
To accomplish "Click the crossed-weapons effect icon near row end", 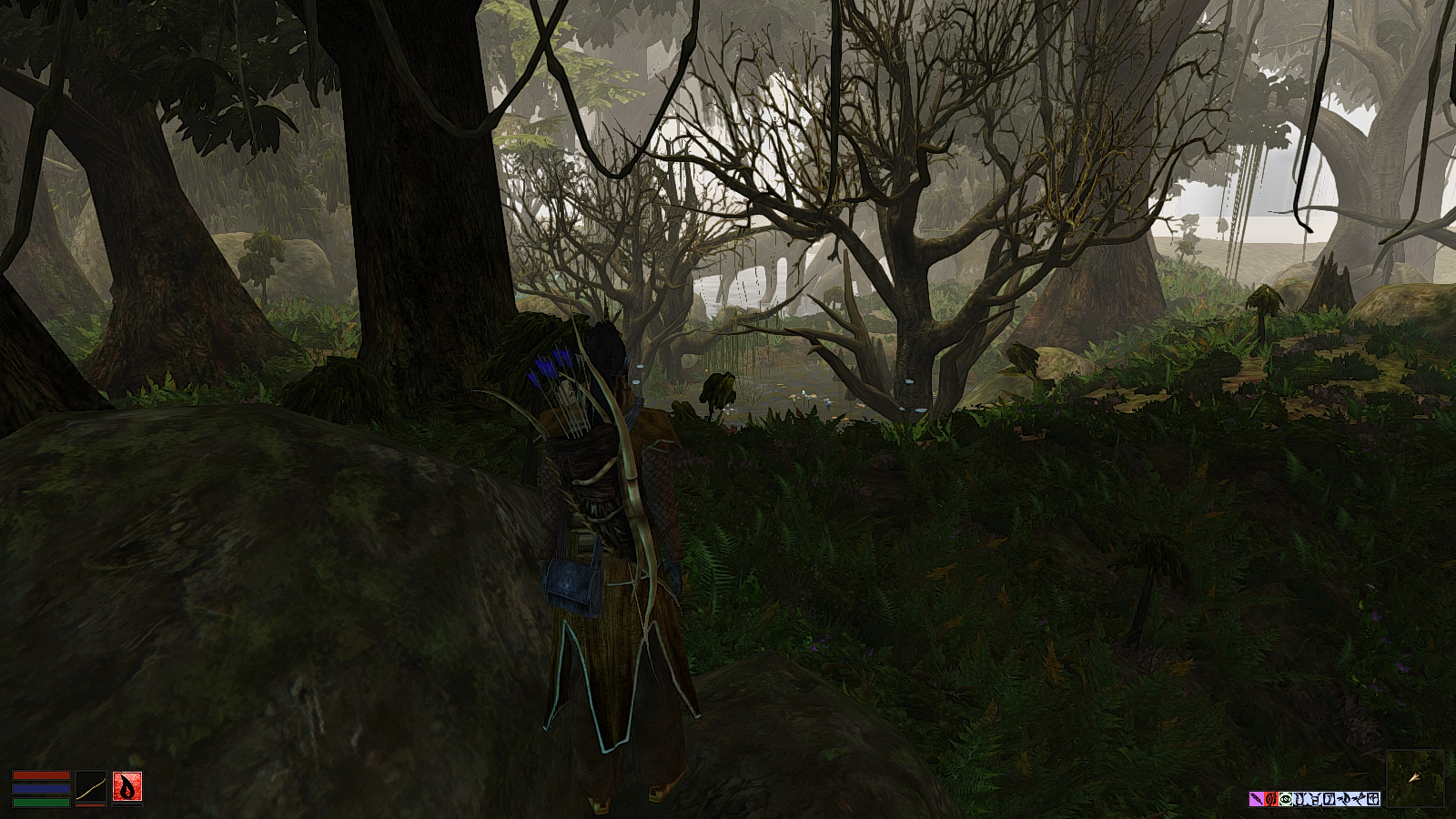I will [x=1360, y=798].
